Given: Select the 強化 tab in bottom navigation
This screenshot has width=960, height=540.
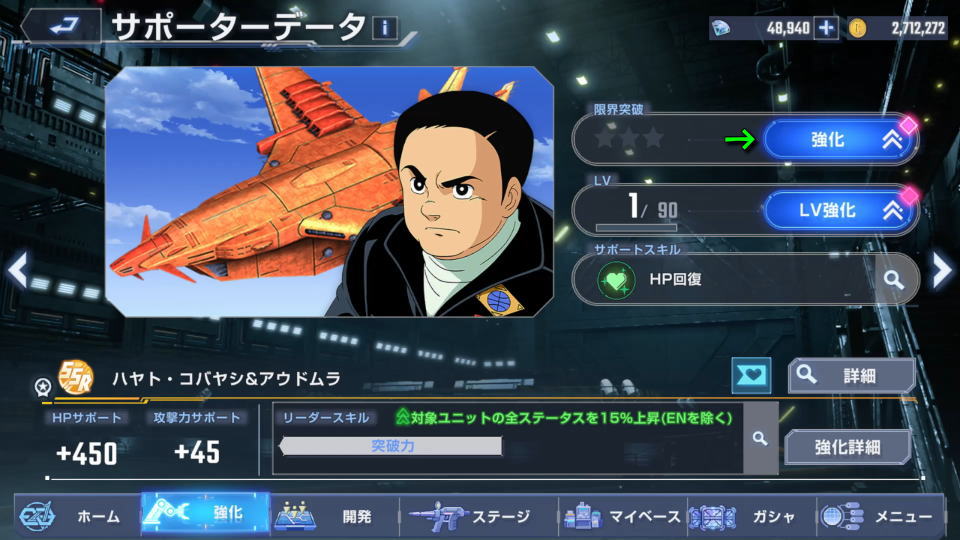Looking at the screenshot, I should pos(205,514).
